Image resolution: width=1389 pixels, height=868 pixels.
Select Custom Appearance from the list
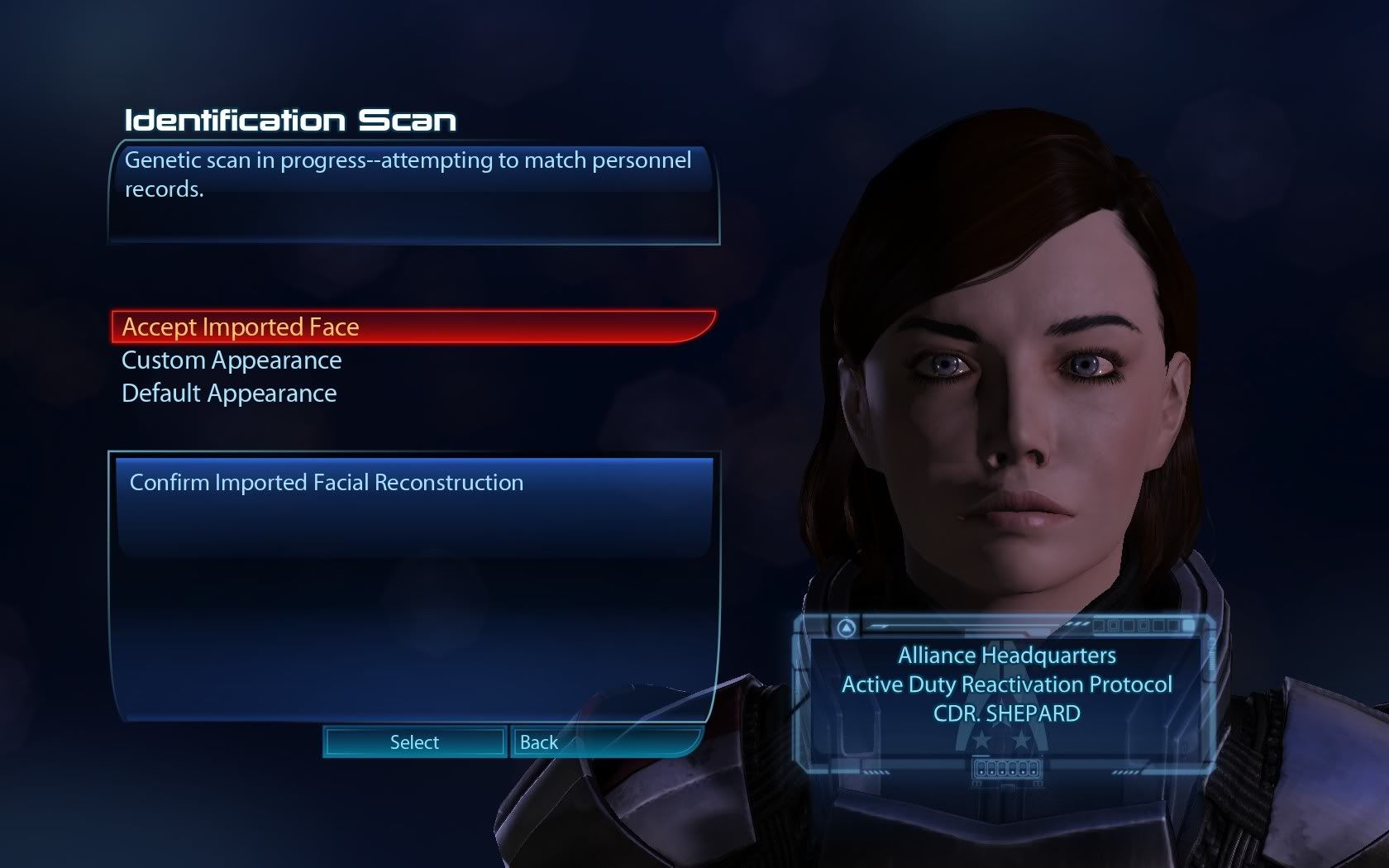point(231,360)
